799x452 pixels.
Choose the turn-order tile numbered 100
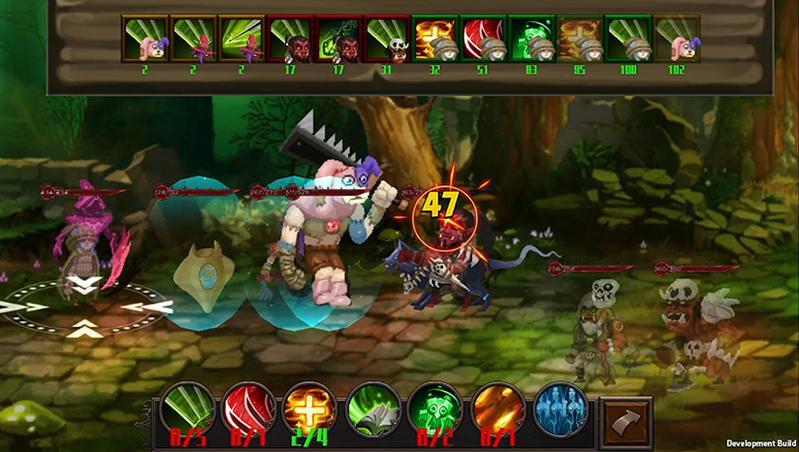pos(630,39)
